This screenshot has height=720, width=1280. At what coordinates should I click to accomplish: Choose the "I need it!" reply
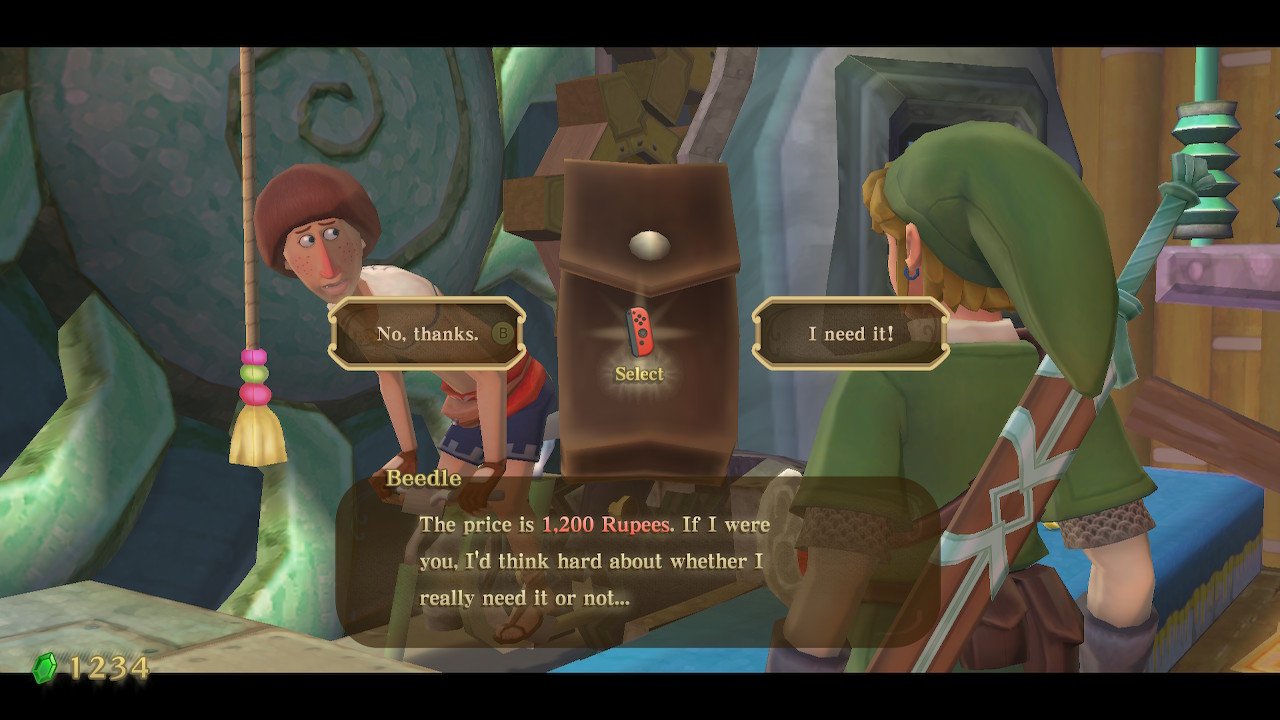tap(850, 334)
